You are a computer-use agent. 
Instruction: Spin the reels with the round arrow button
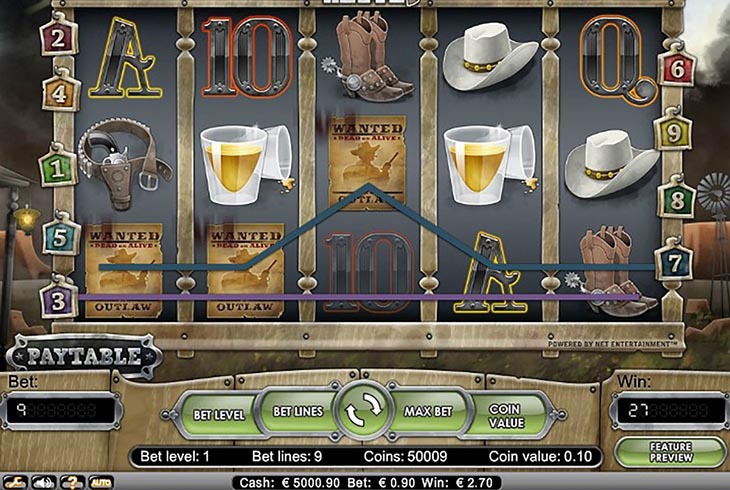coord(362,412)
